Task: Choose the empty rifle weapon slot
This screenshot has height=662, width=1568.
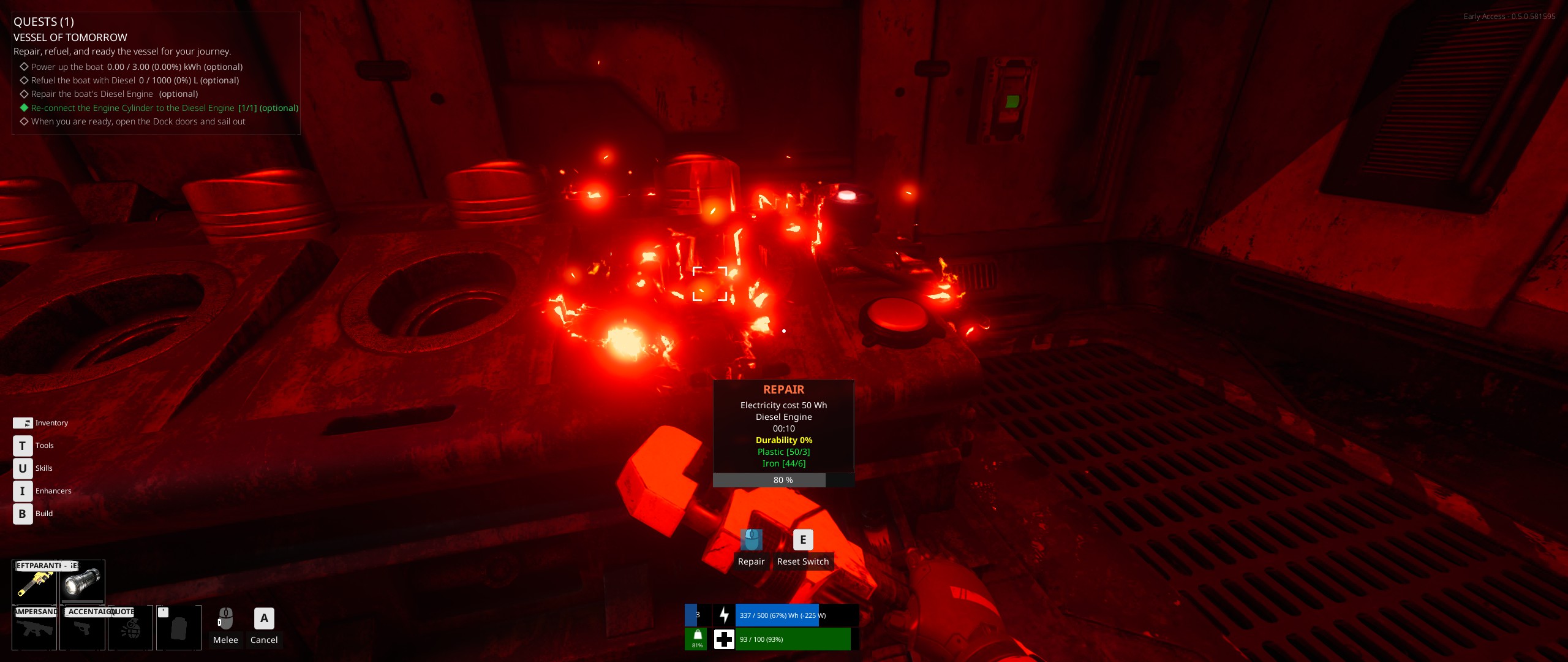Action: pyautogui.click(x=34, y=628)
